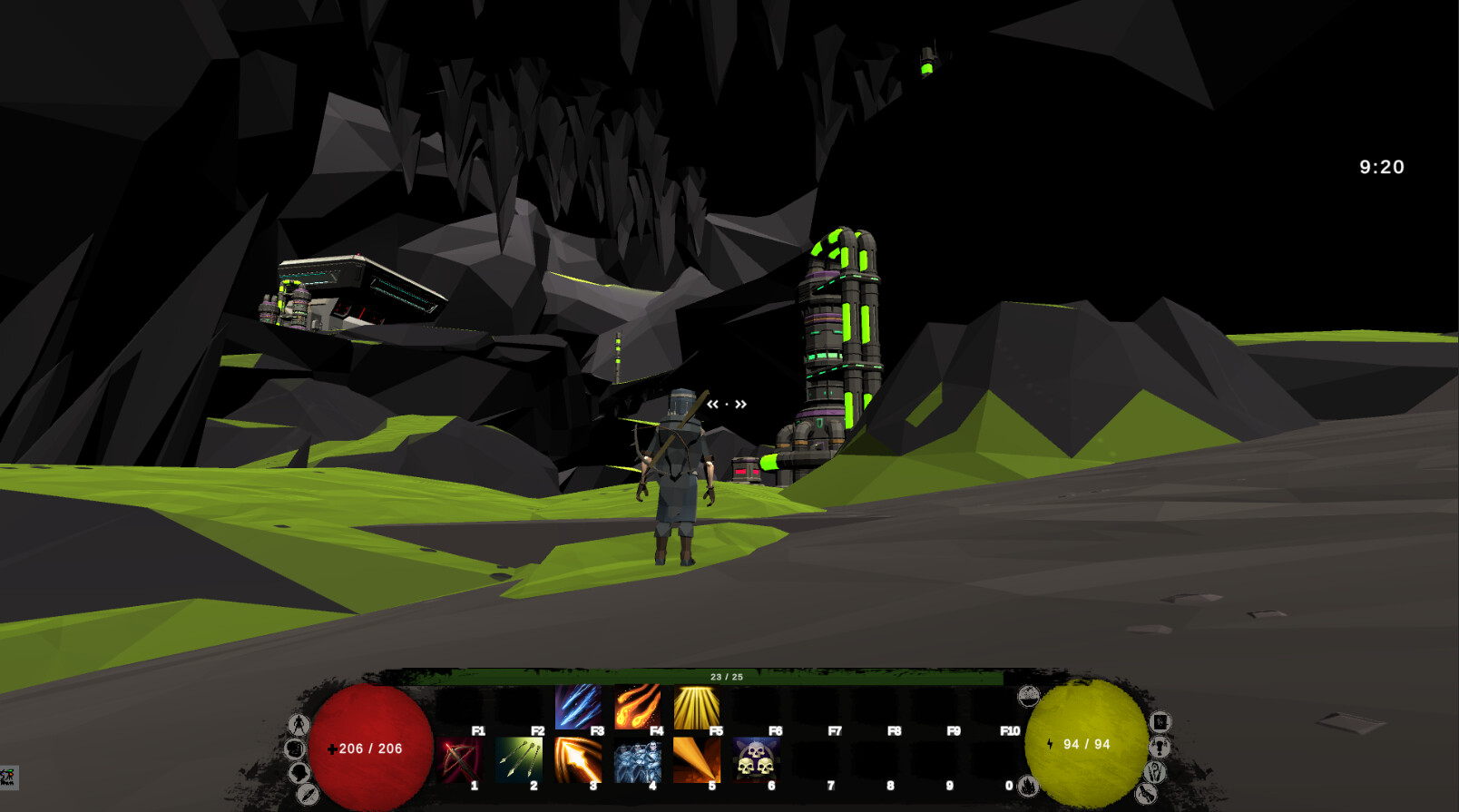Click the helmet icon beside the red orb
The height and width of the screenshot is (812, 1459).
(299, 773)
